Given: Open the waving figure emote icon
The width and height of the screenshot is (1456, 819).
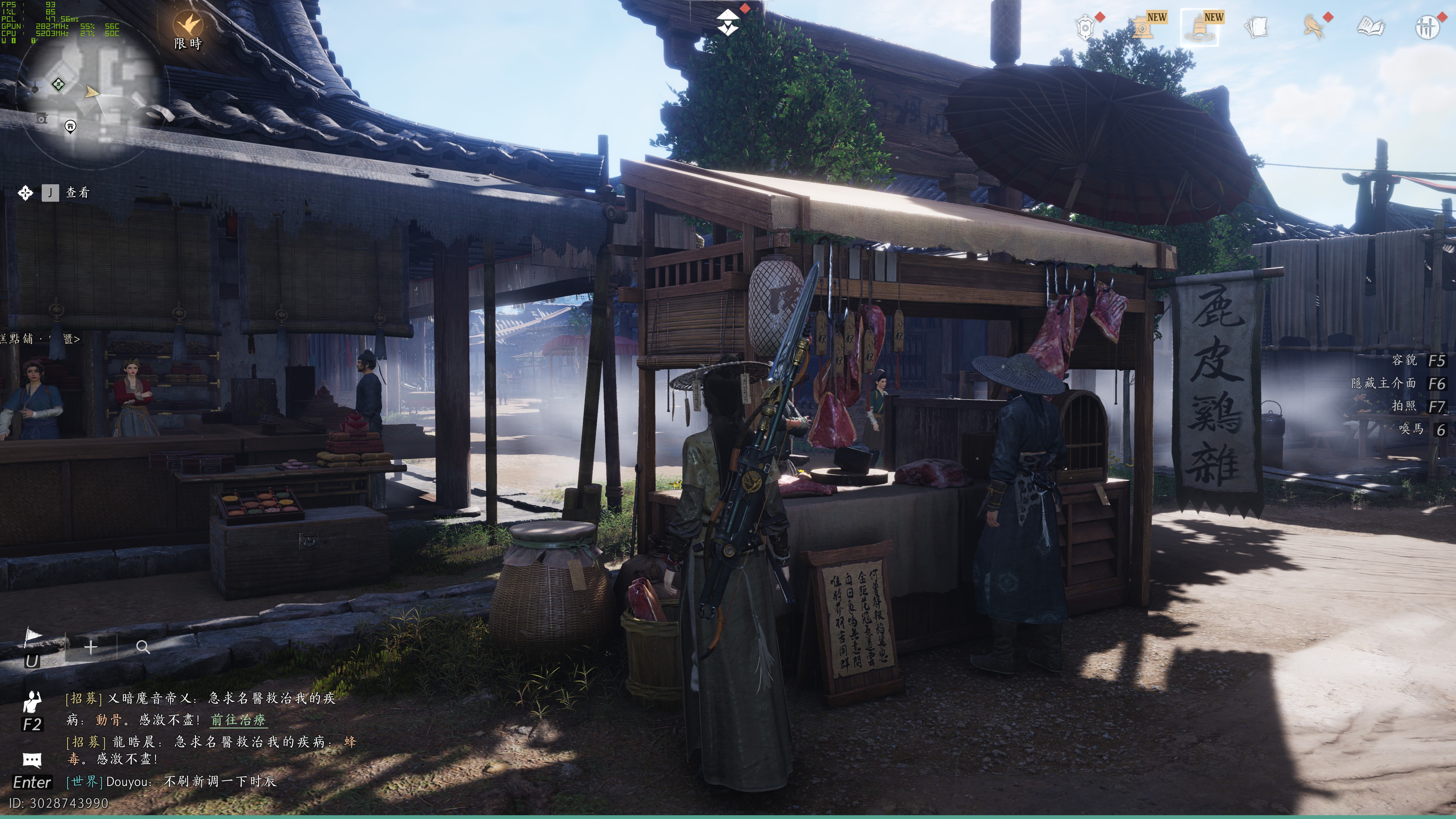Looking at the screenshot, I should pos(31,701).
